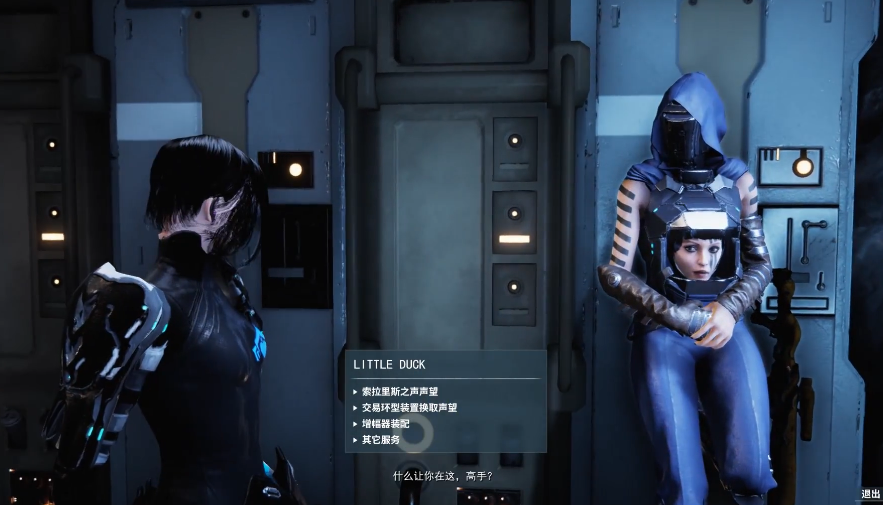Open the 增幅器装配 option
This screenshot has width=883, height=505.
(385, 423)
